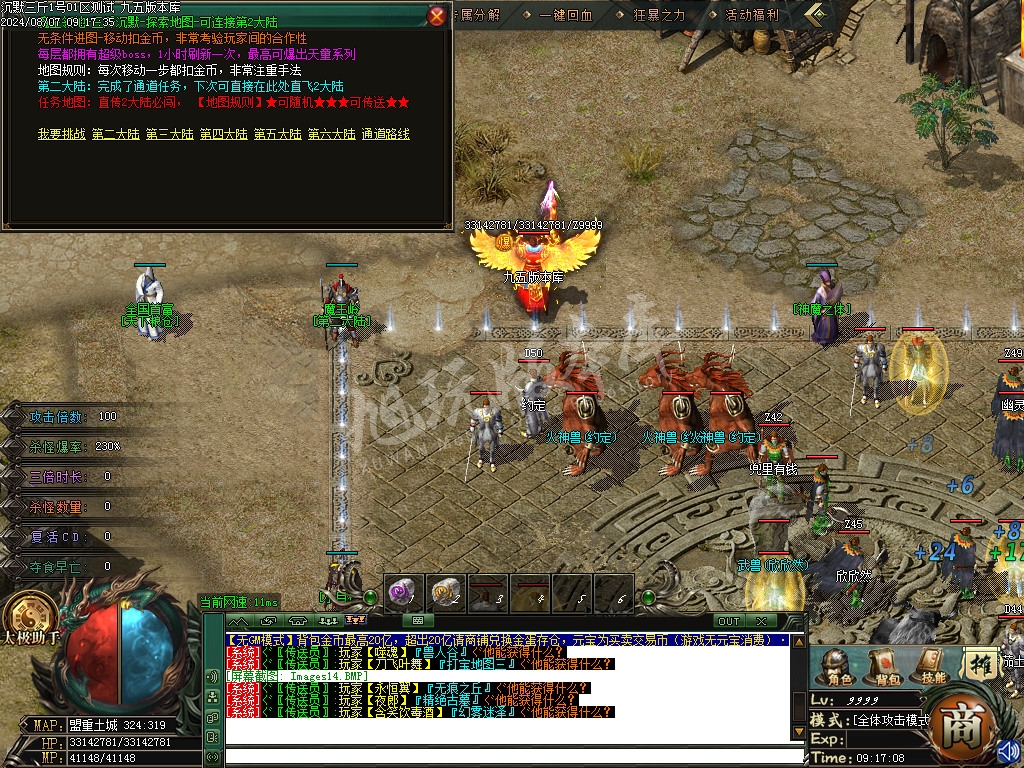Activate the 狂暴之力 button
Viewport: 1024px width, 768px height.
pyautogui.click(x=659, y=15)
